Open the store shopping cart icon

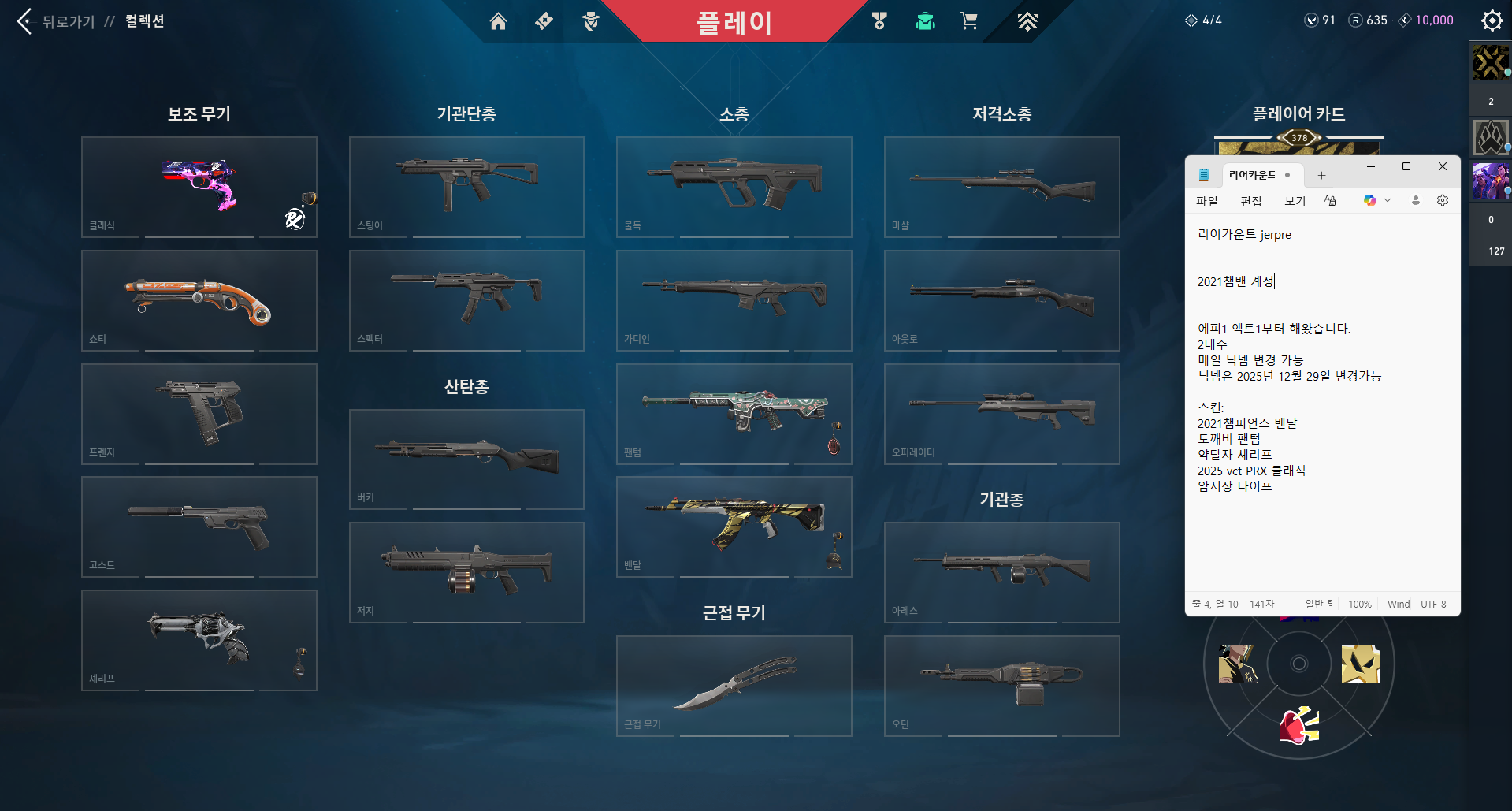(968, 21)
